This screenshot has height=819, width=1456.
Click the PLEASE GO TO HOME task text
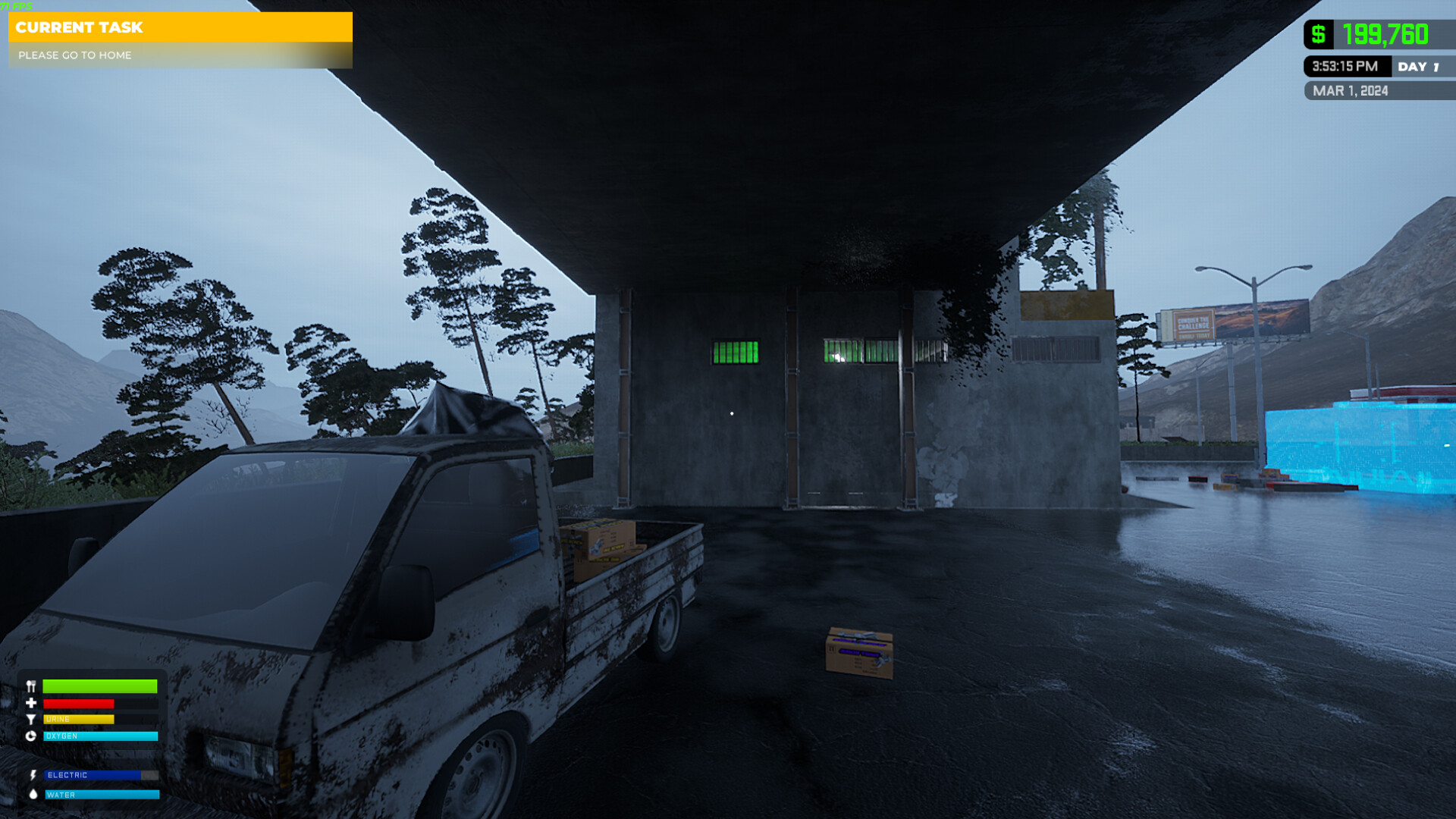(x=75, y=55)
